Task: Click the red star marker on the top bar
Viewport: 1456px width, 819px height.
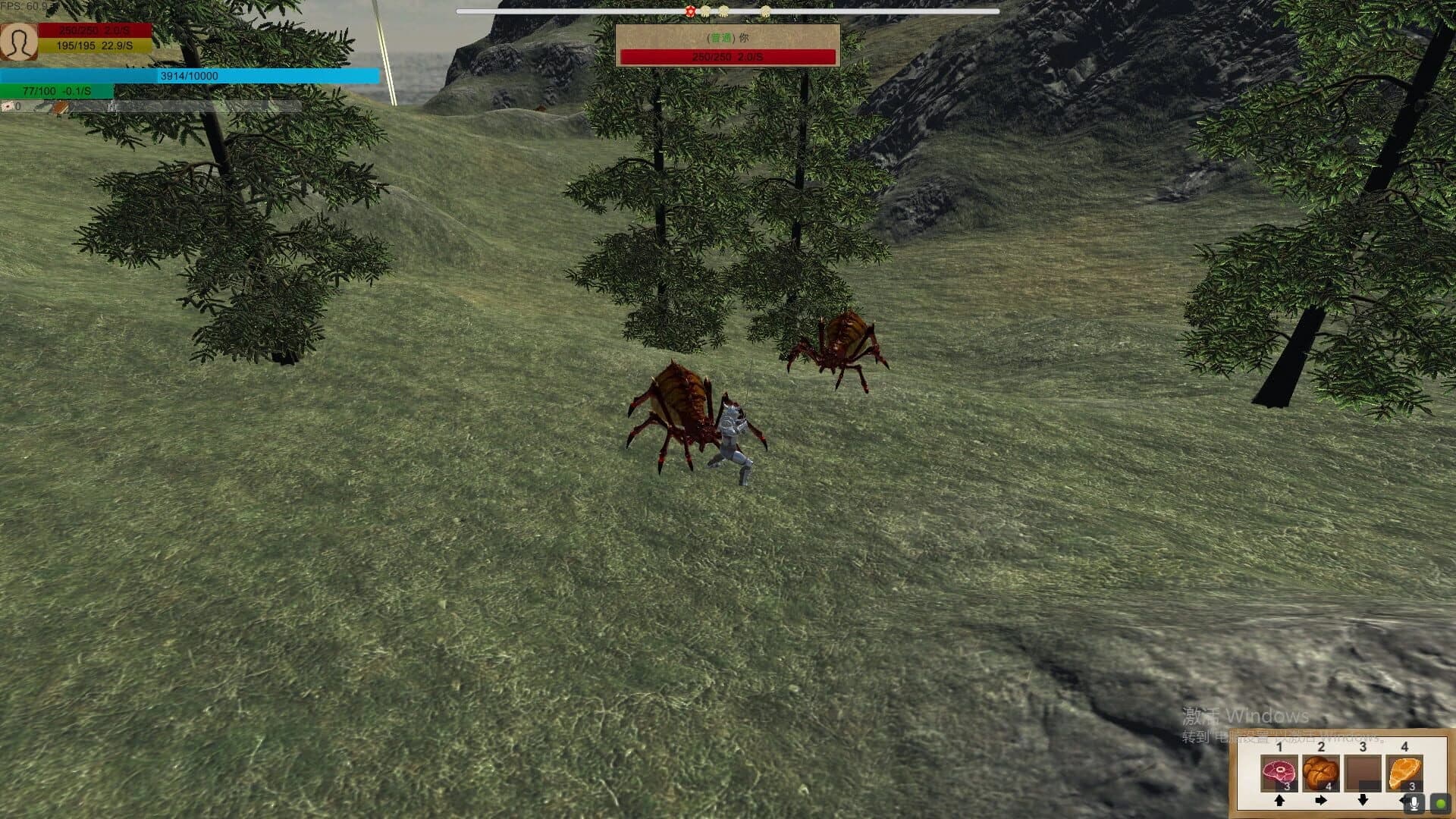Action: (691, 11)
